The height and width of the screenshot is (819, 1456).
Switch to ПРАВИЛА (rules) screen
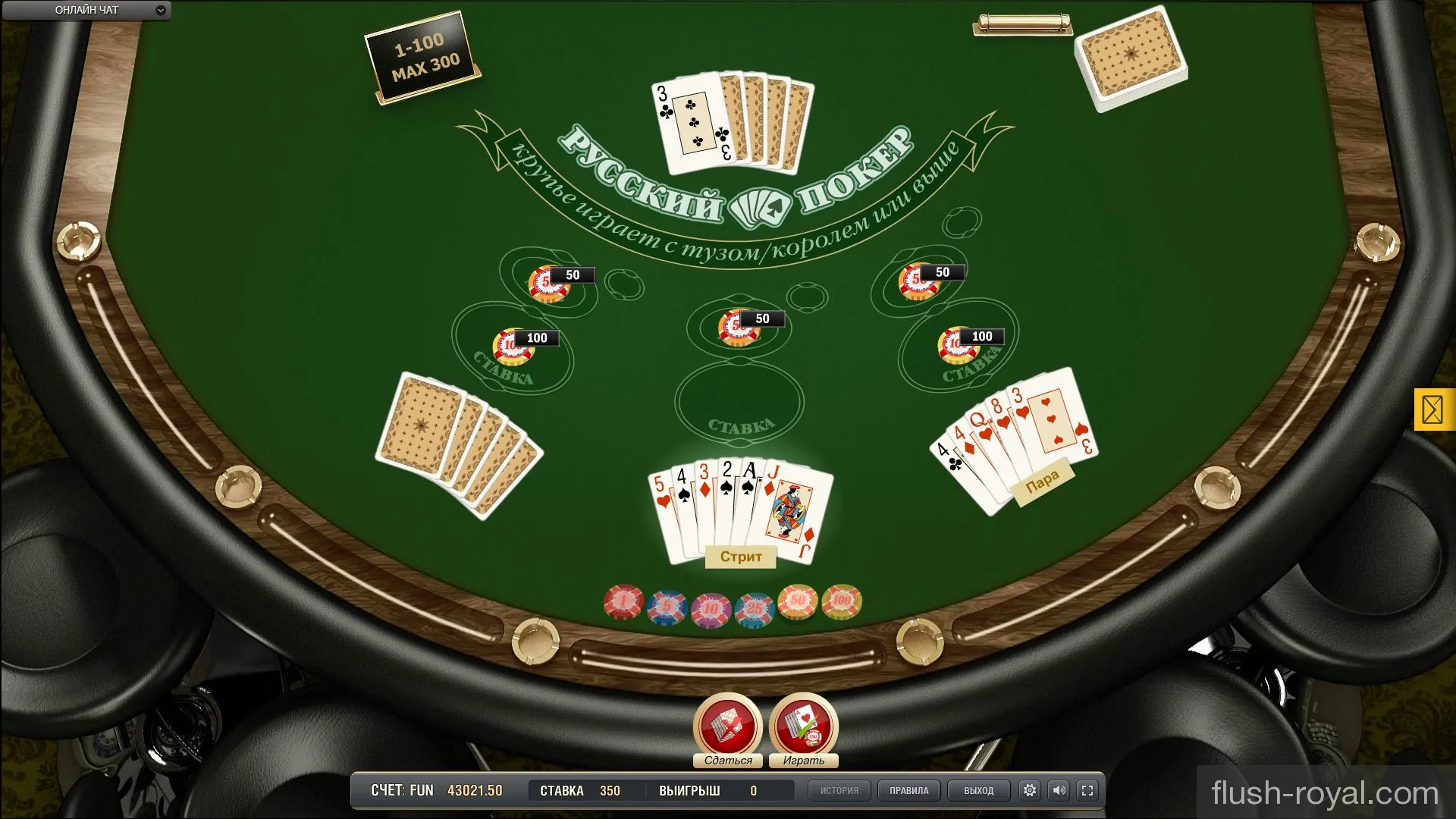[x=908, y=790]
